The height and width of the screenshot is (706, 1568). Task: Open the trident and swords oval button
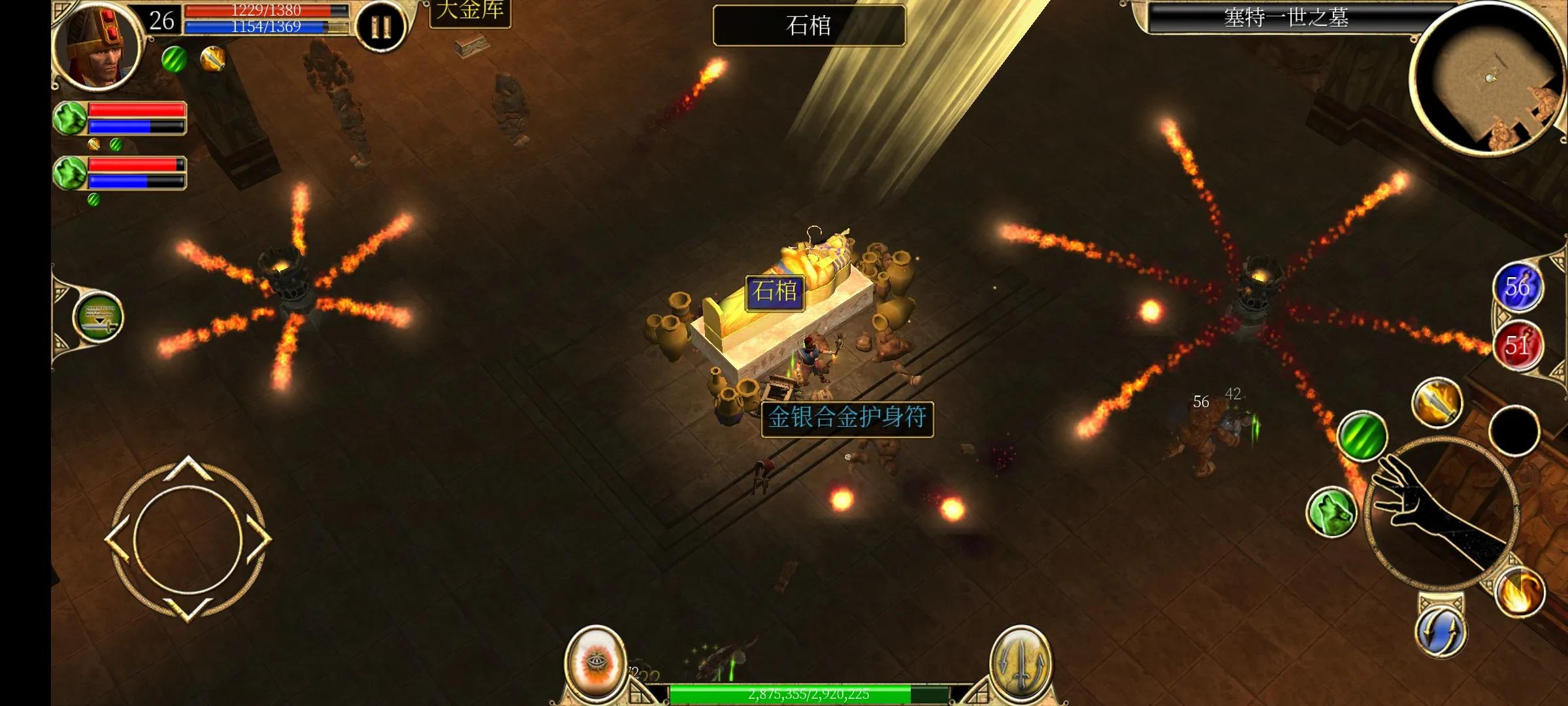click(x=1020, y=662)
